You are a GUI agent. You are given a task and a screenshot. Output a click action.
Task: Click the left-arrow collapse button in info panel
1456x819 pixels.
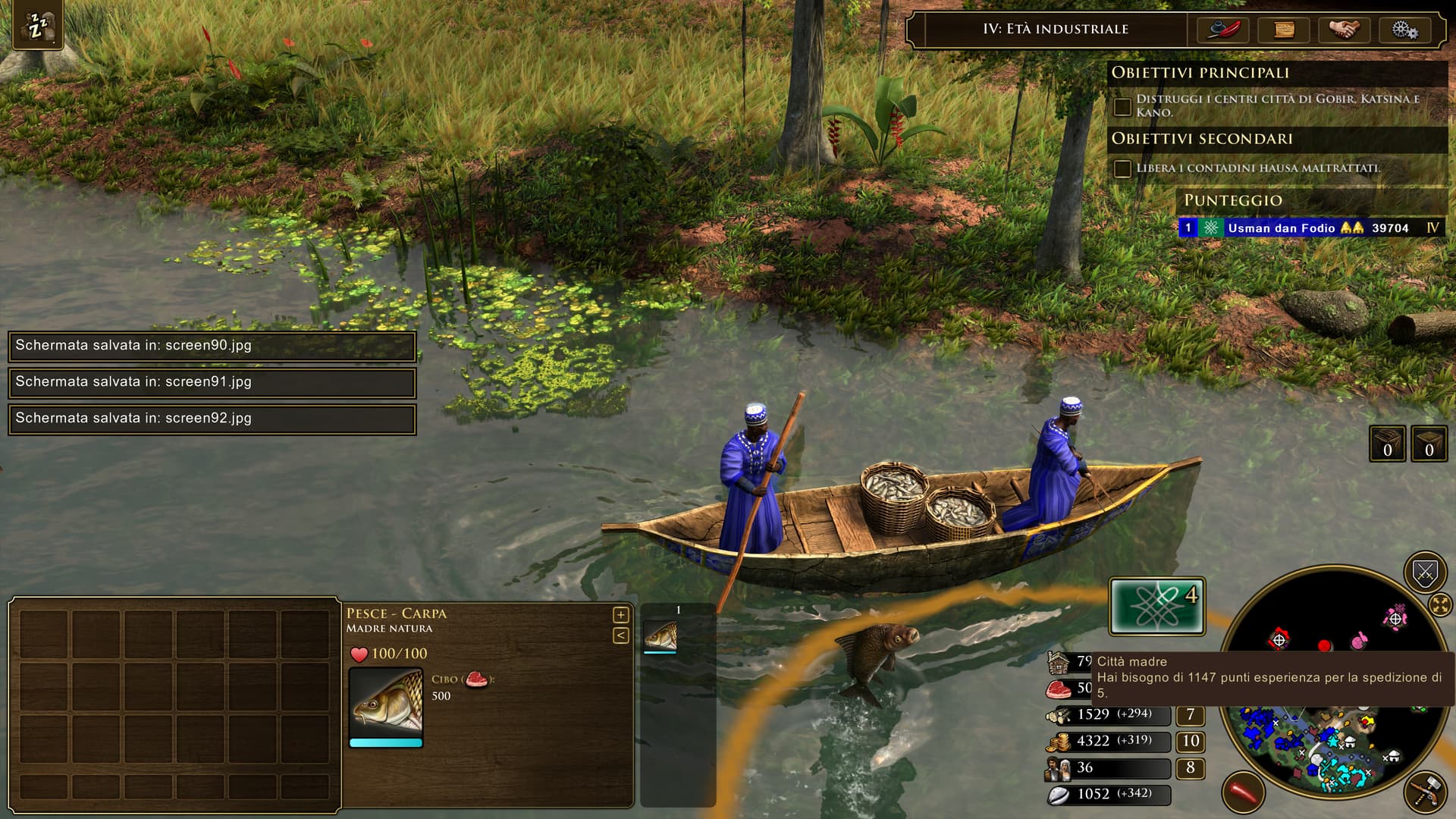pos(620,635)
